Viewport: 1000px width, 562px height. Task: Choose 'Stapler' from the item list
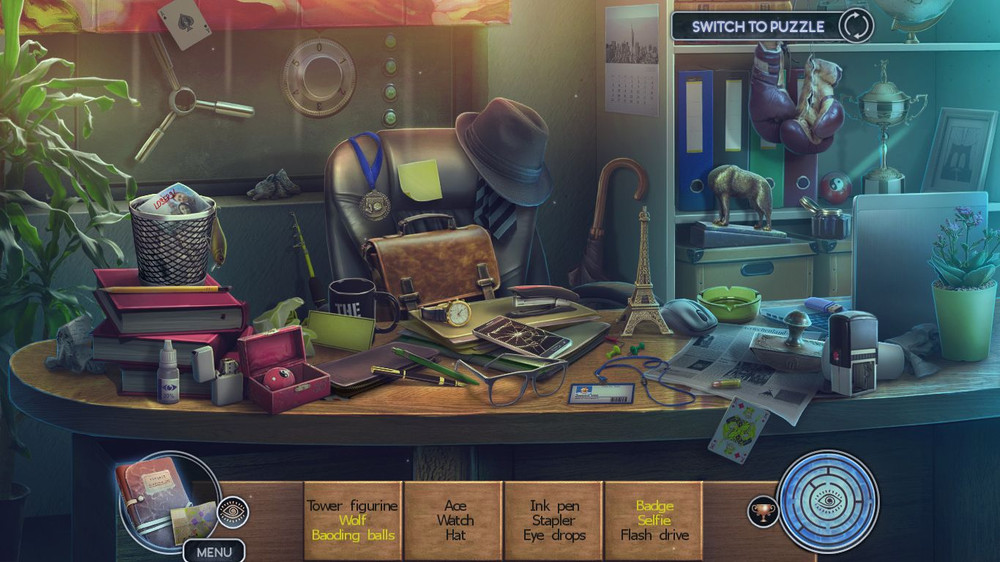click(553, 520)
